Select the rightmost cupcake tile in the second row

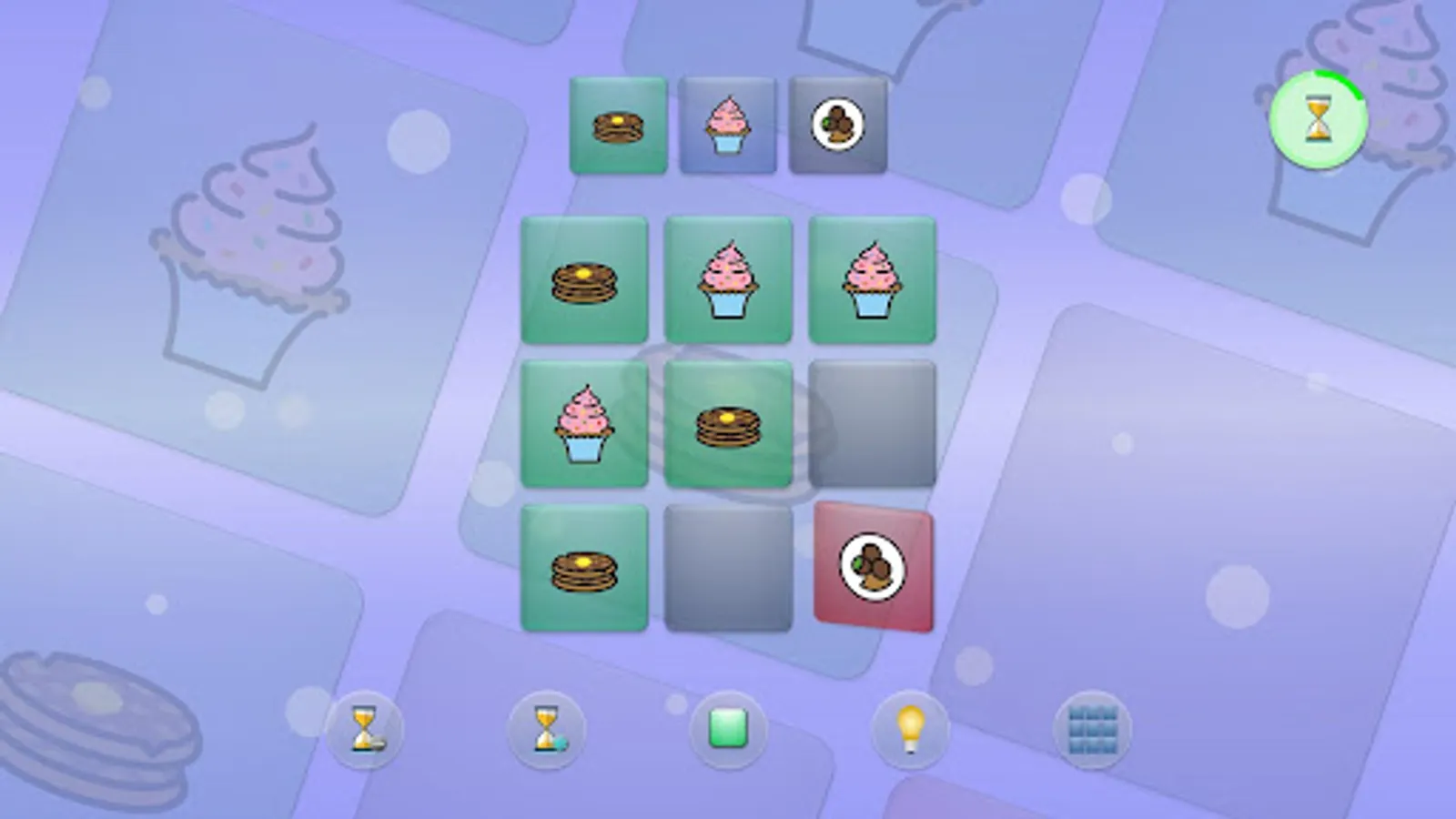click(x=872, y=279)
